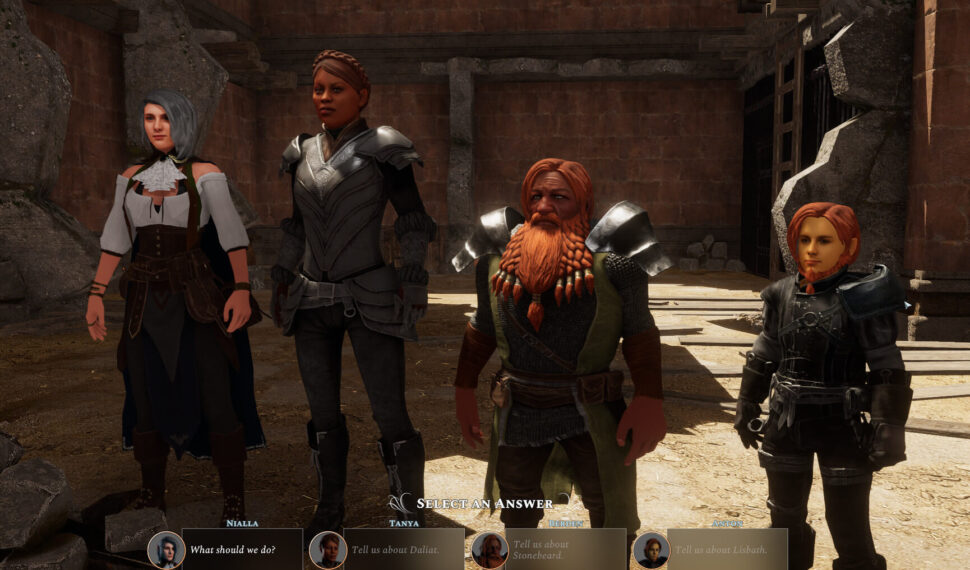Choose the "Tell us about Lisbath." answer
This screenshot has width=970, height=570.
[x=727, y=549]
